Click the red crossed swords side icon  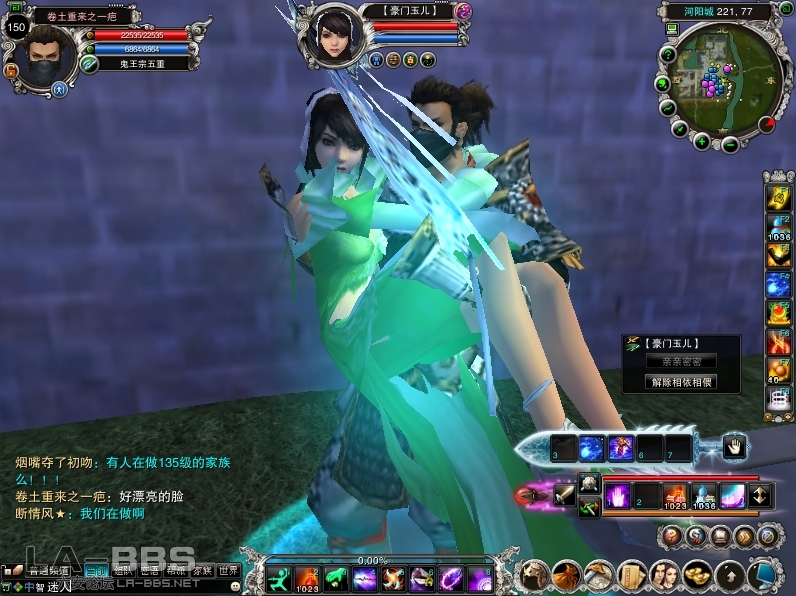(778, 342)
